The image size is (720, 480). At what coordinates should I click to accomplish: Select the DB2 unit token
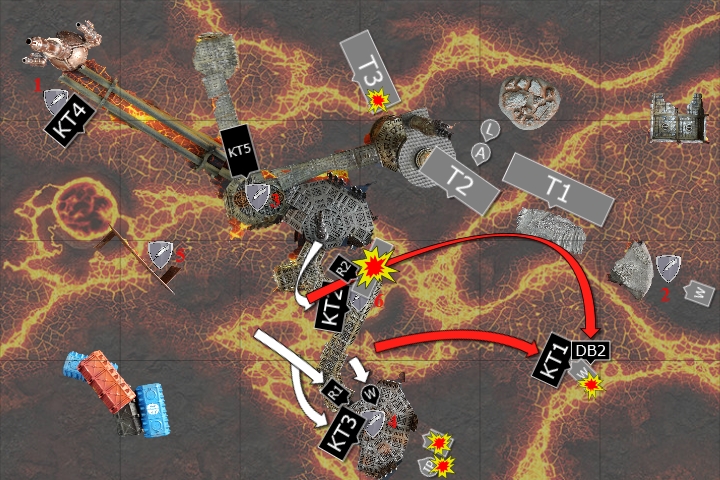(590, 349)
